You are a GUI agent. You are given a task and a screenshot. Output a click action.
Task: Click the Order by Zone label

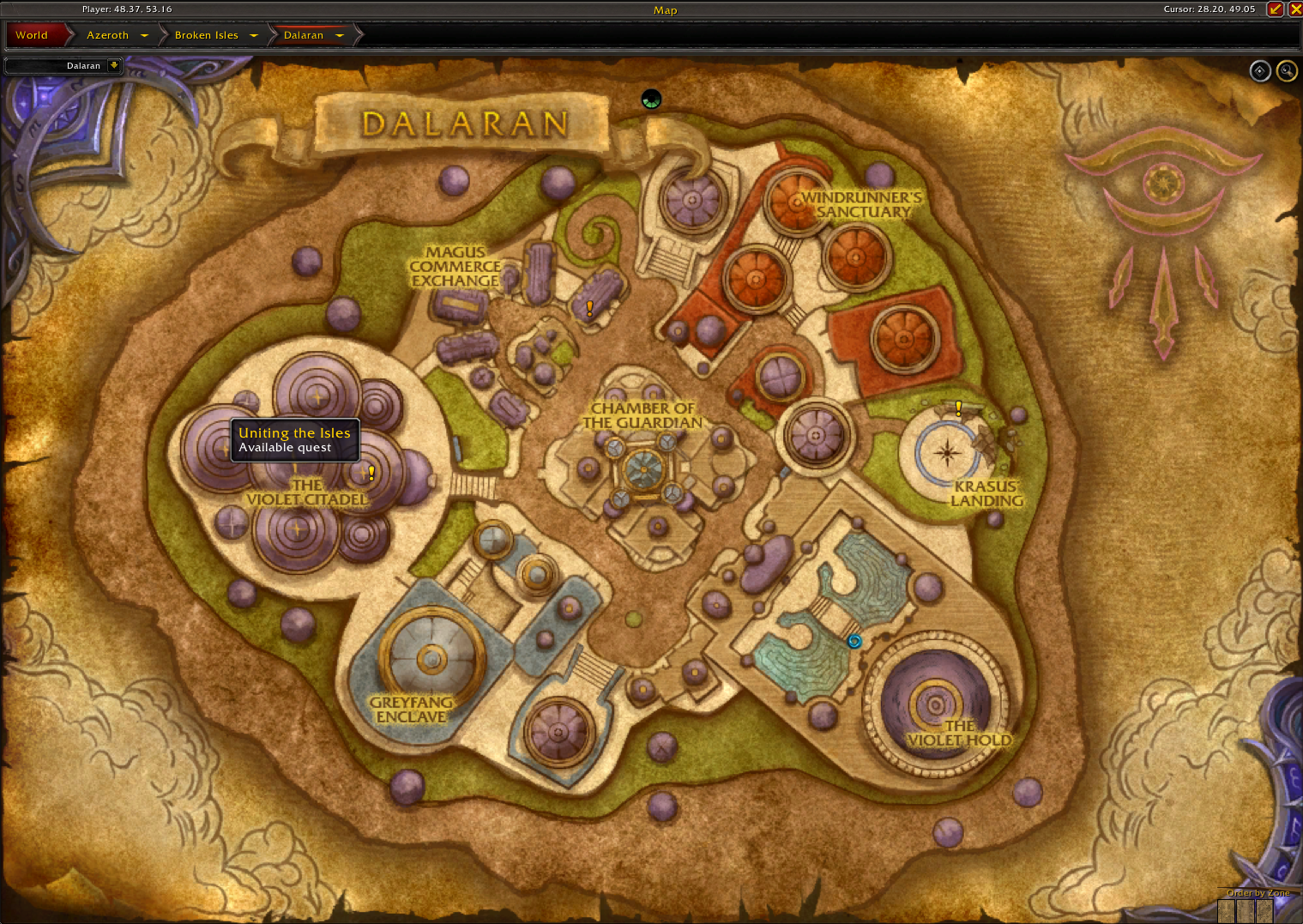1257,892
